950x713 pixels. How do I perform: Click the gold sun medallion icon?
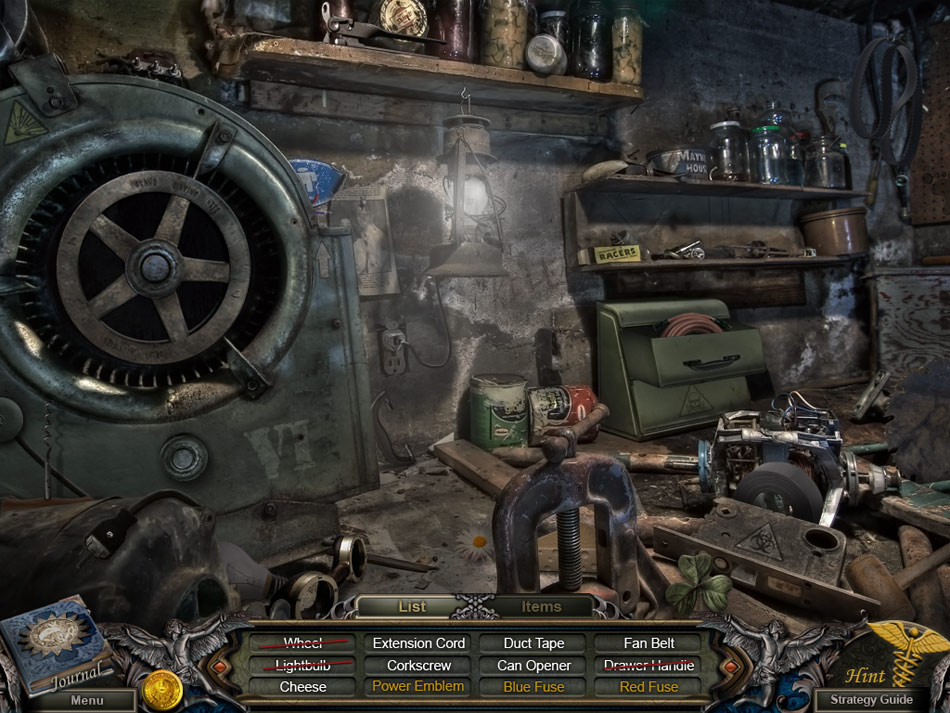(x=162, y=688)
